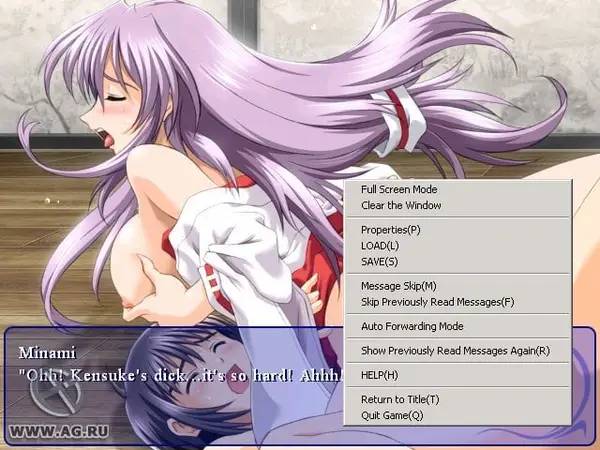
Task: Select Quit Game(Q)
Action: coord(392,414)
